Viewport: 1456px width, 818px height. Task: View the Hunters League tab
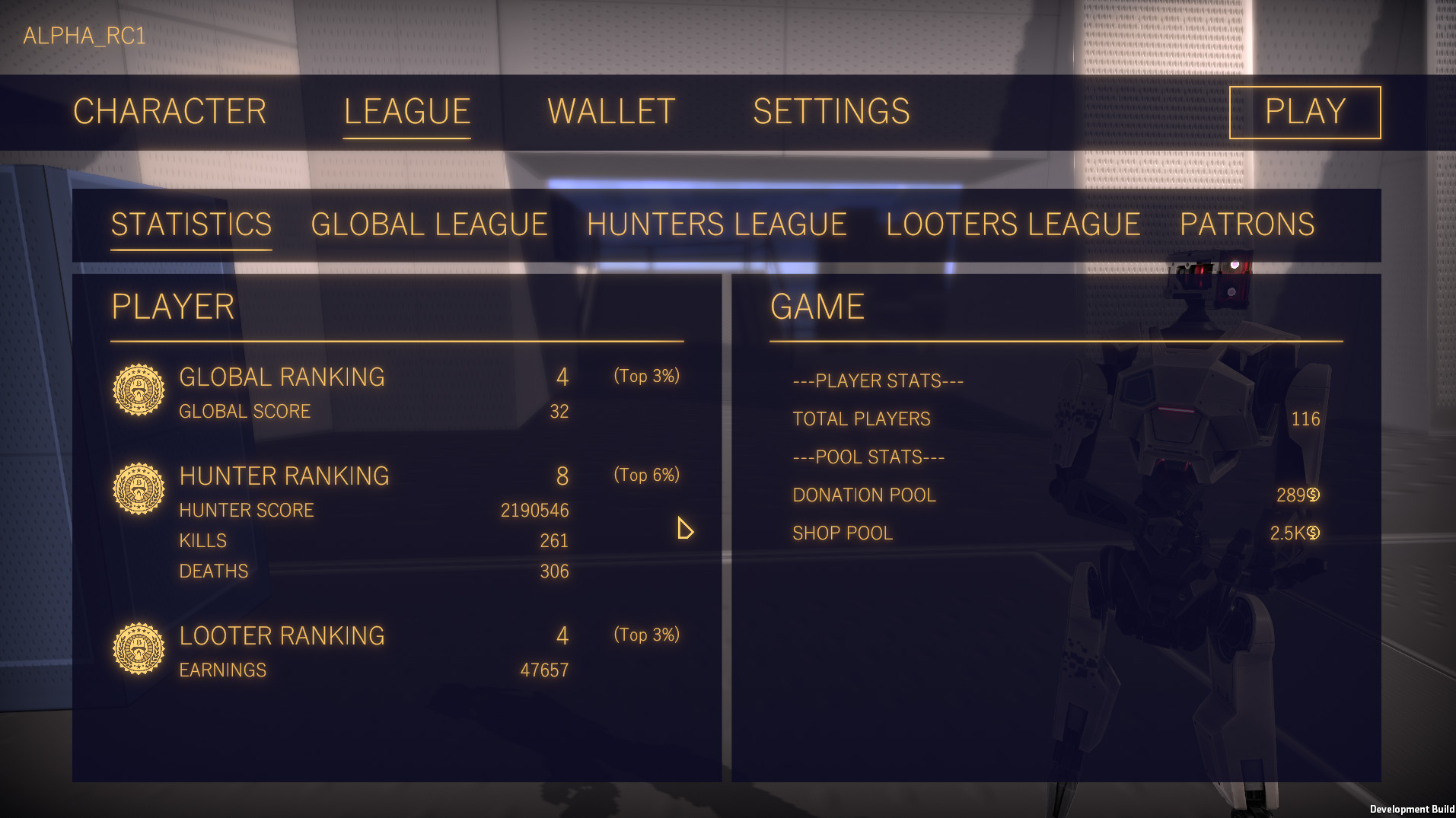pos(716,224)
